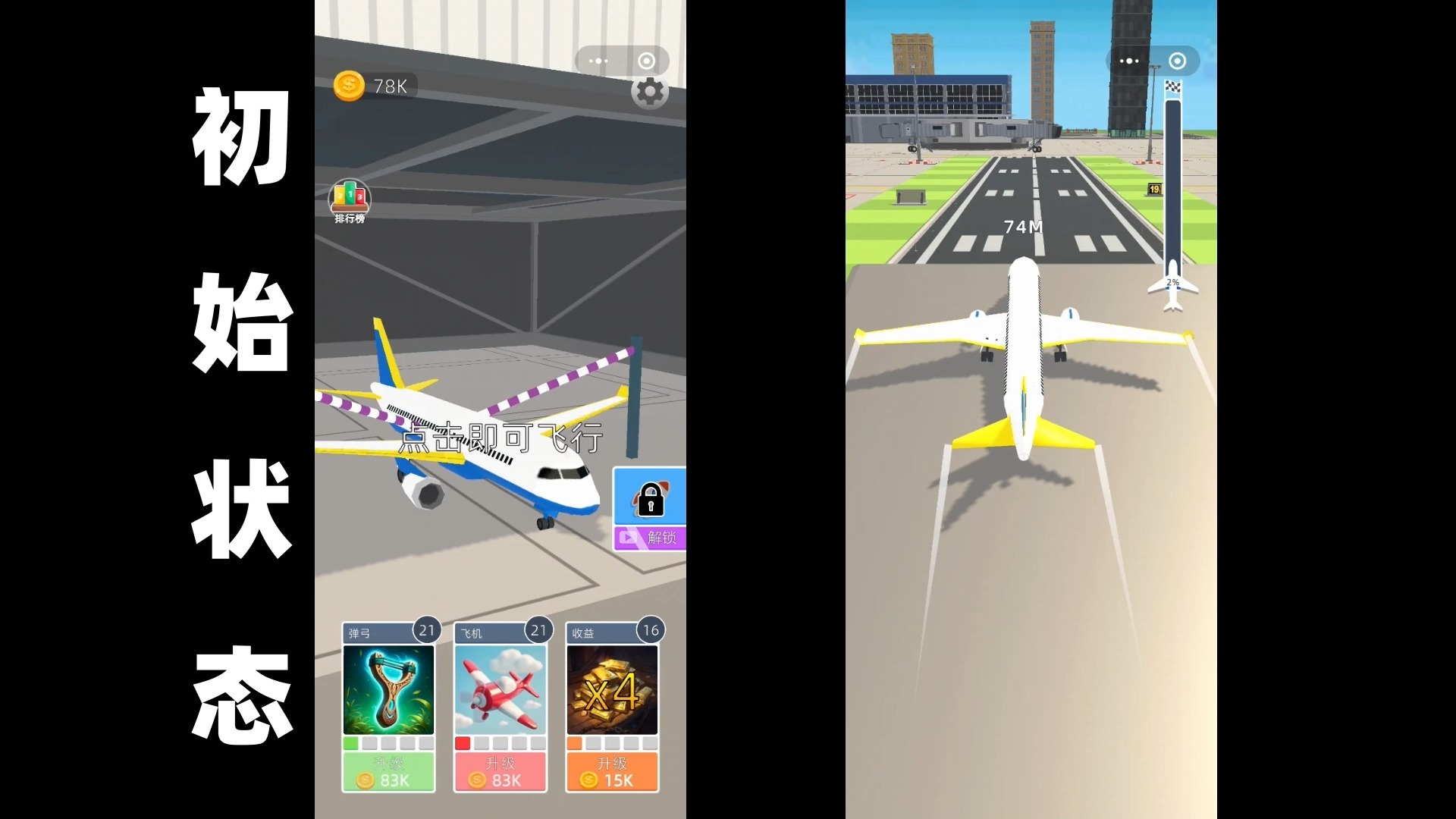
Task: Select the slingshot card image
Action: pos(388,689)
